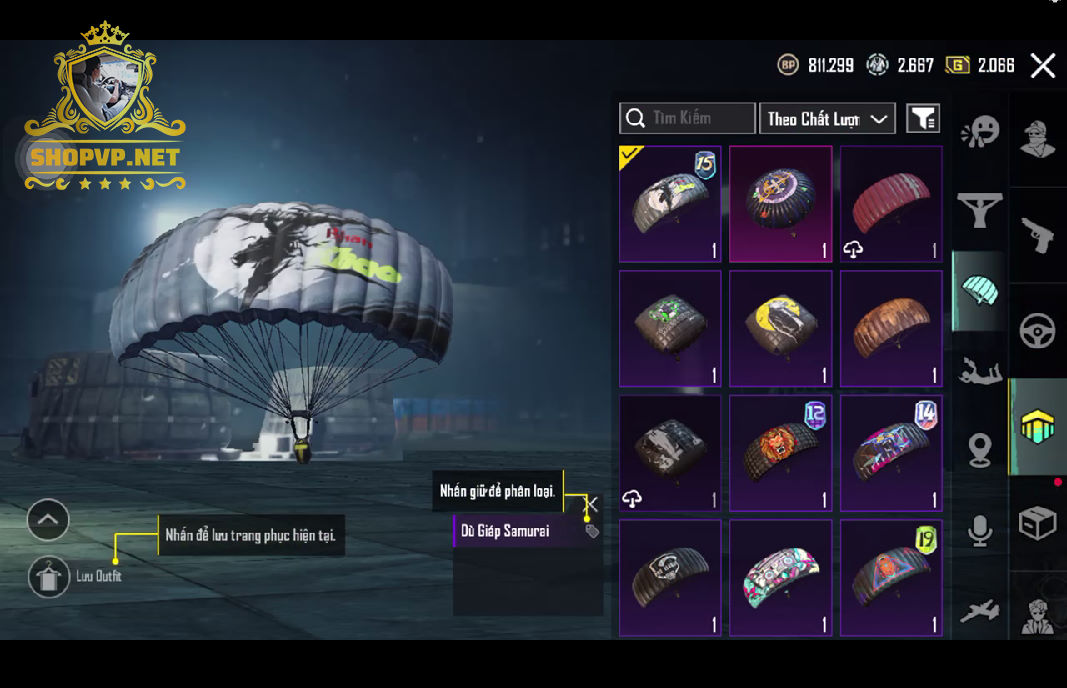The width and height of the screenshot is (1067, 688).
Task: Pick the lion parachute with level 12 badge
Action: point(780,453)
